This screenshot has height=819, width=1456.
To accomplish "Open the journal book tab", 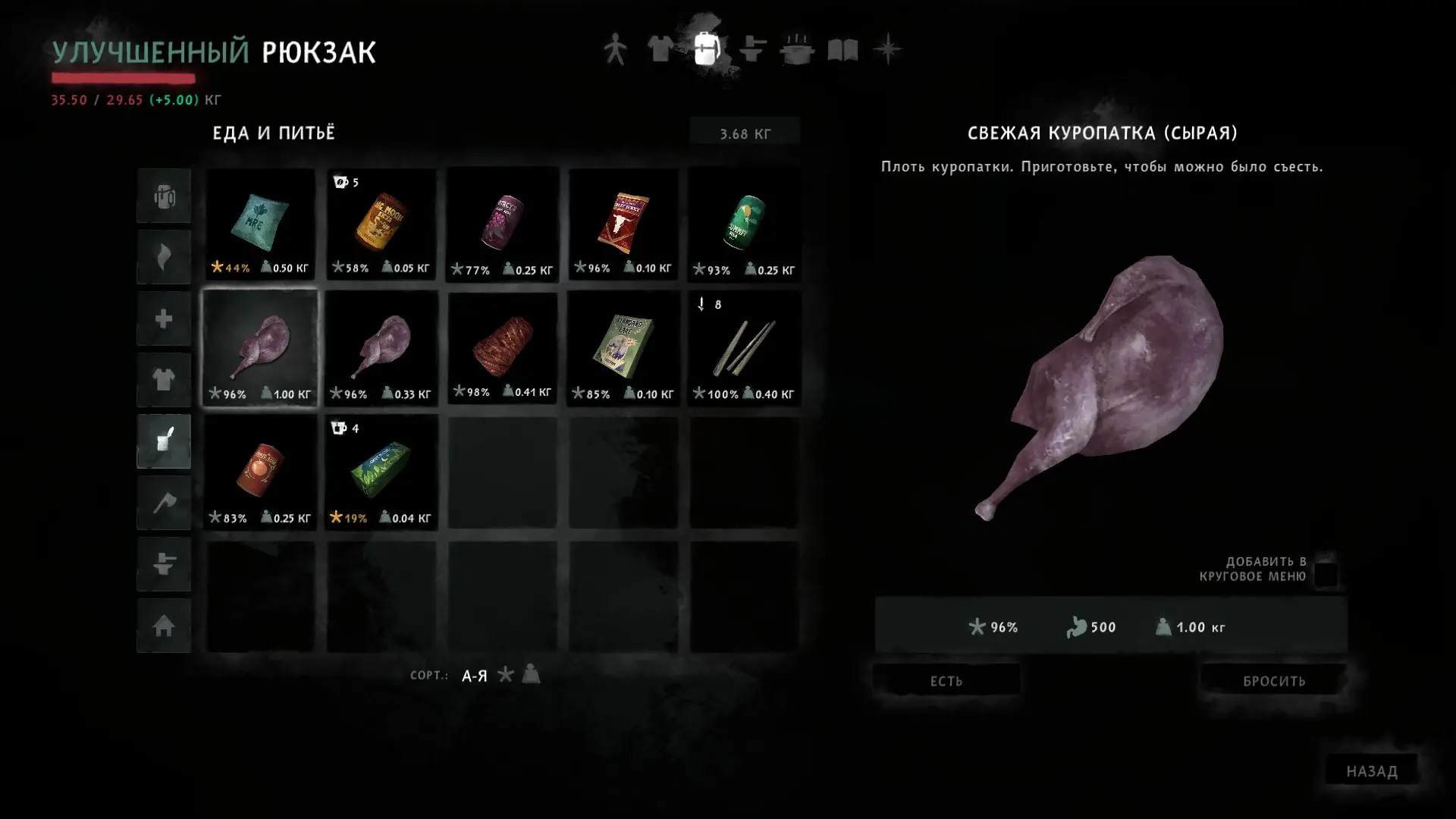I will pyautogui.click(x=842, y=50).
